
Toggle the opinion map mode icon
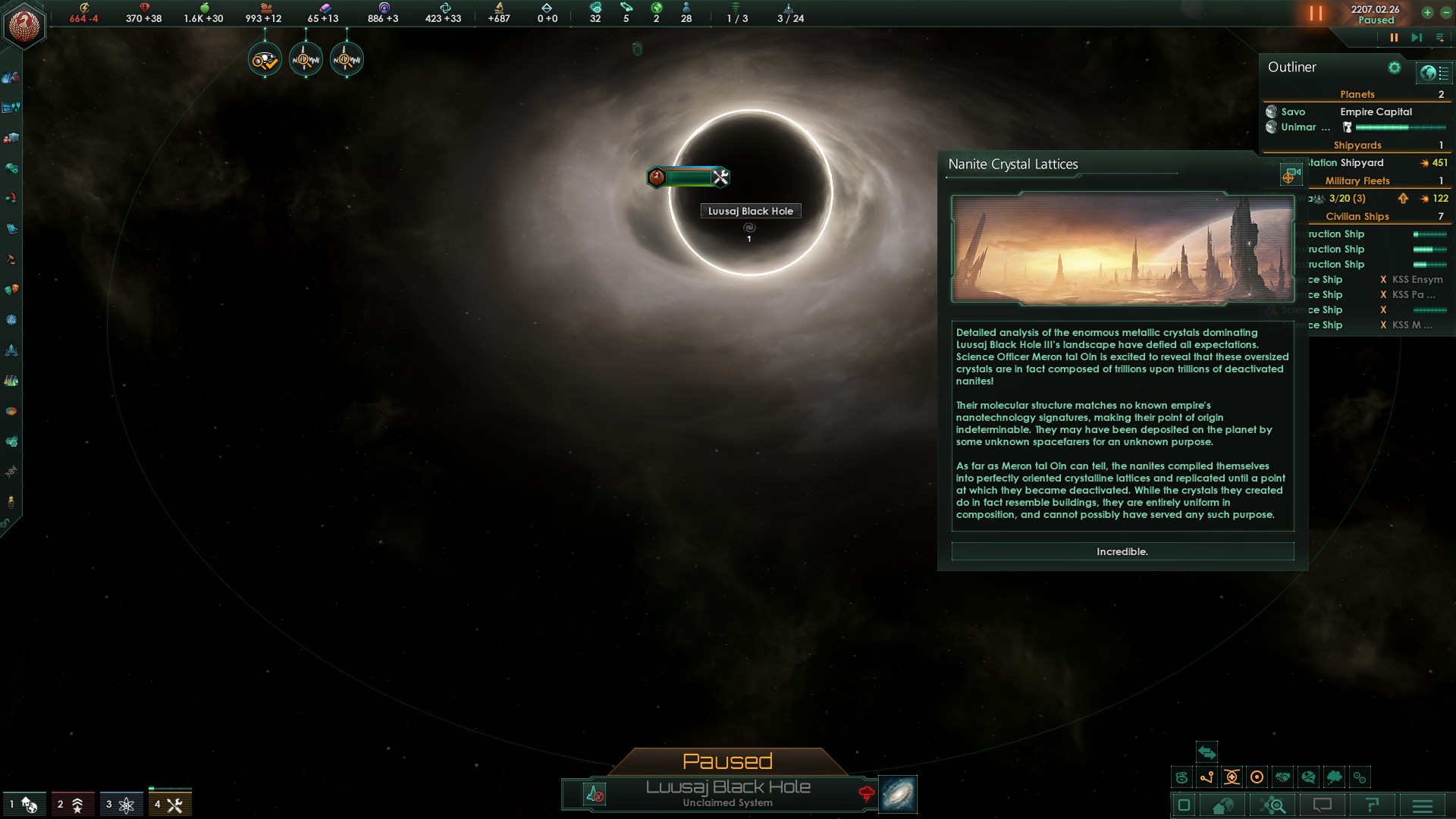(1307, 777)
